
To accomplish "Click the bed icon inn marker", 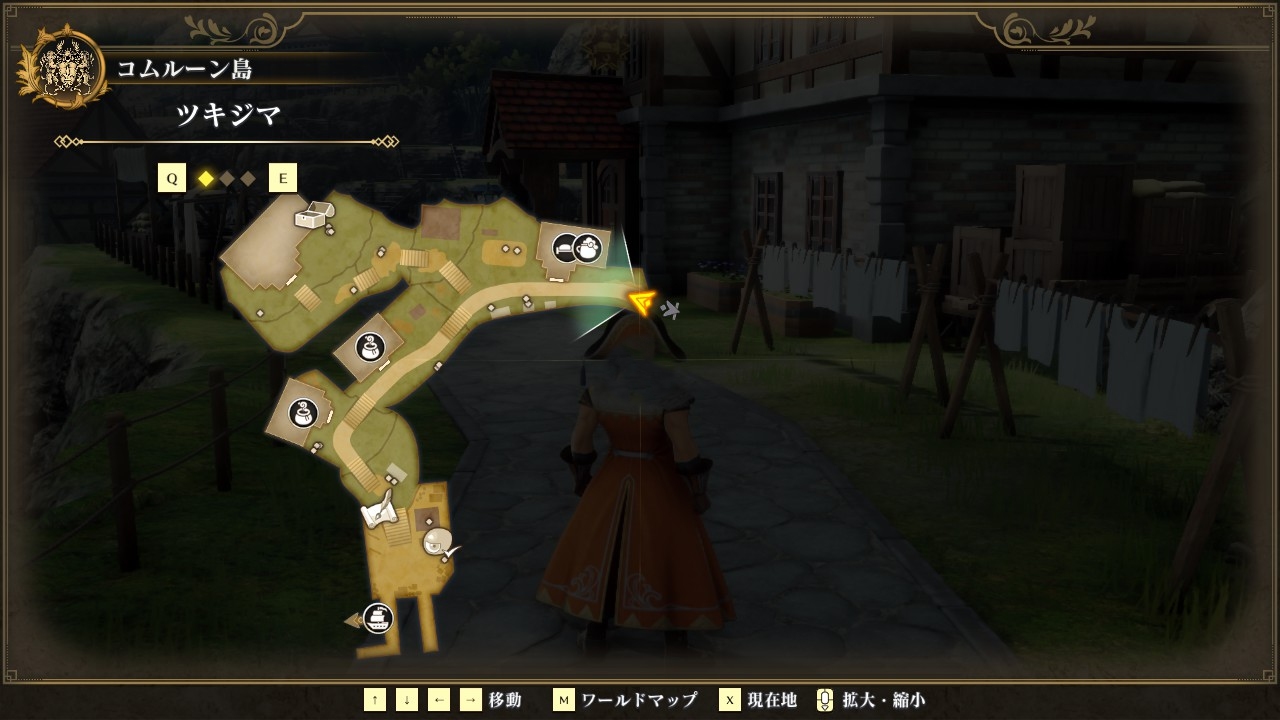I will [x=566, y=246].
